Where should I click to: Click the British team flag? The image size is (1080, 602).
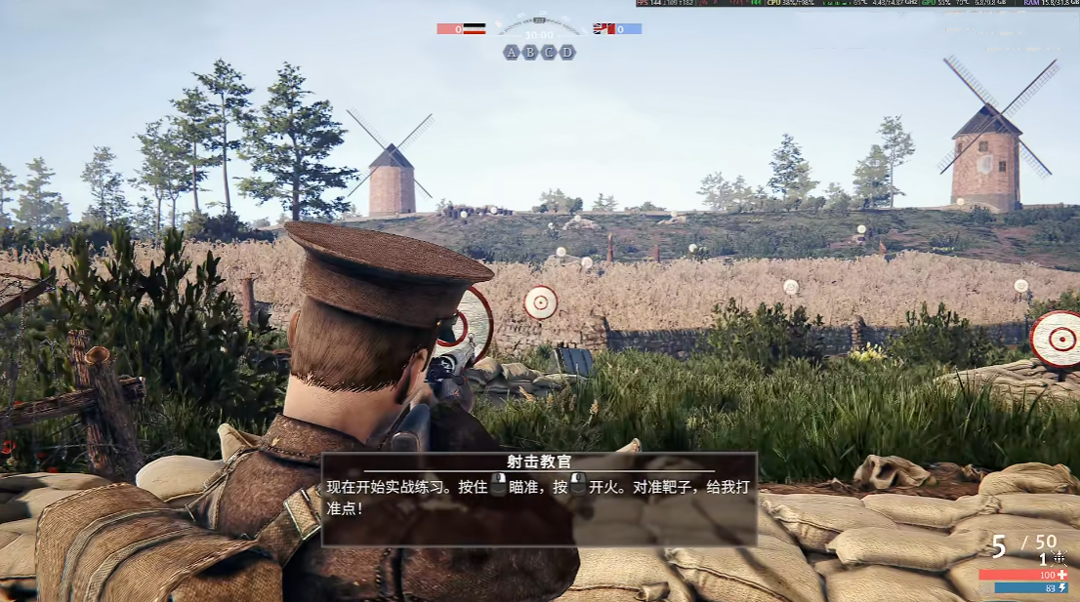tap(604, 29)
